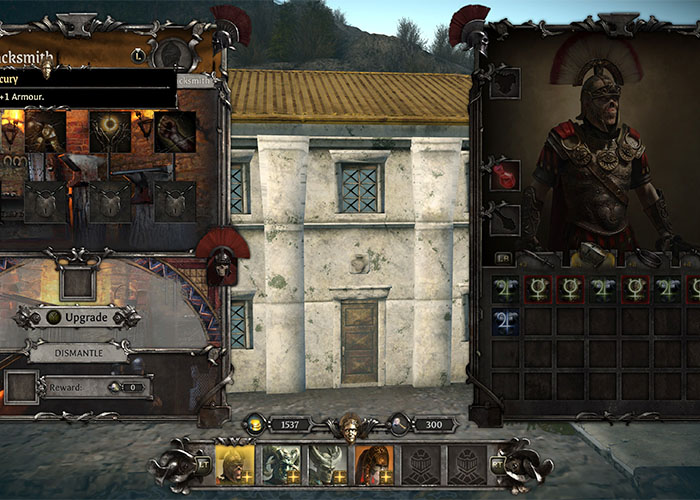700x500 pixels.
Task: Select the blue rune inventory item
Action: (x=506, y=322)
